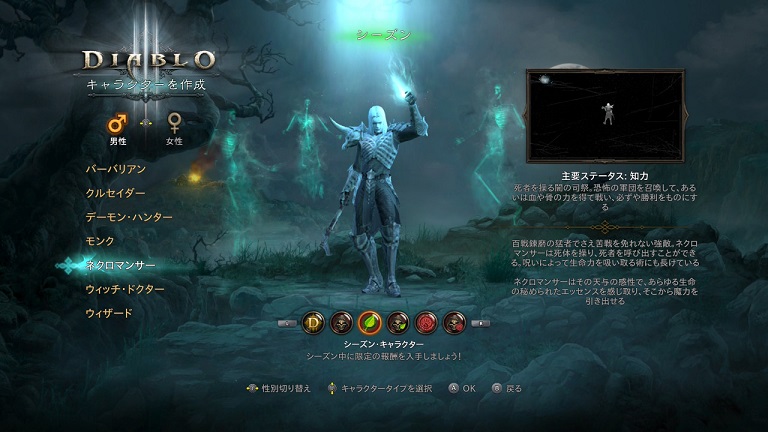Choose the クルセイダー class
The image size is (768, 432).
coord(116,193)
